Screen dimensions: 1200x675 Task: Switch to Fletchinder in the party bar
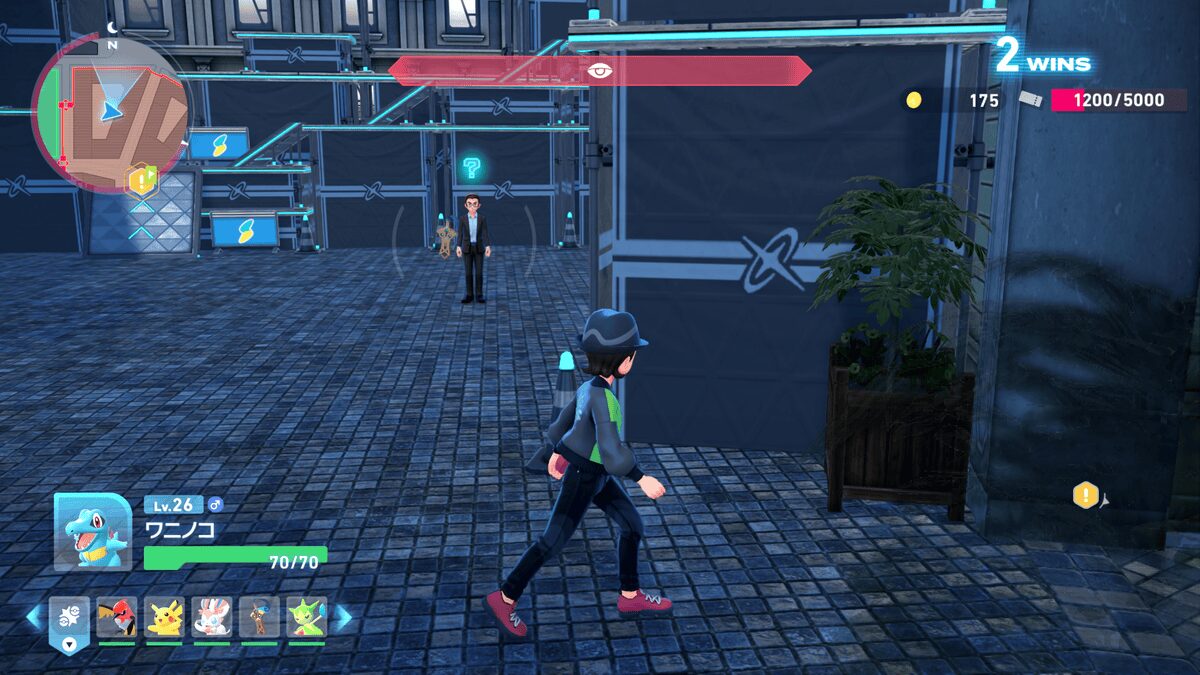[x=117, y=617]
